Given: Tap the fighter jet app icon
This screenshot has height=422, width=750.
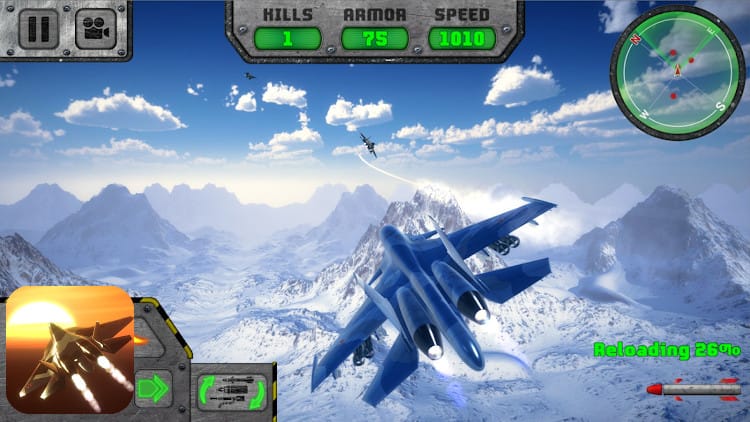Looking at the screenshot, I should point(70,350).
